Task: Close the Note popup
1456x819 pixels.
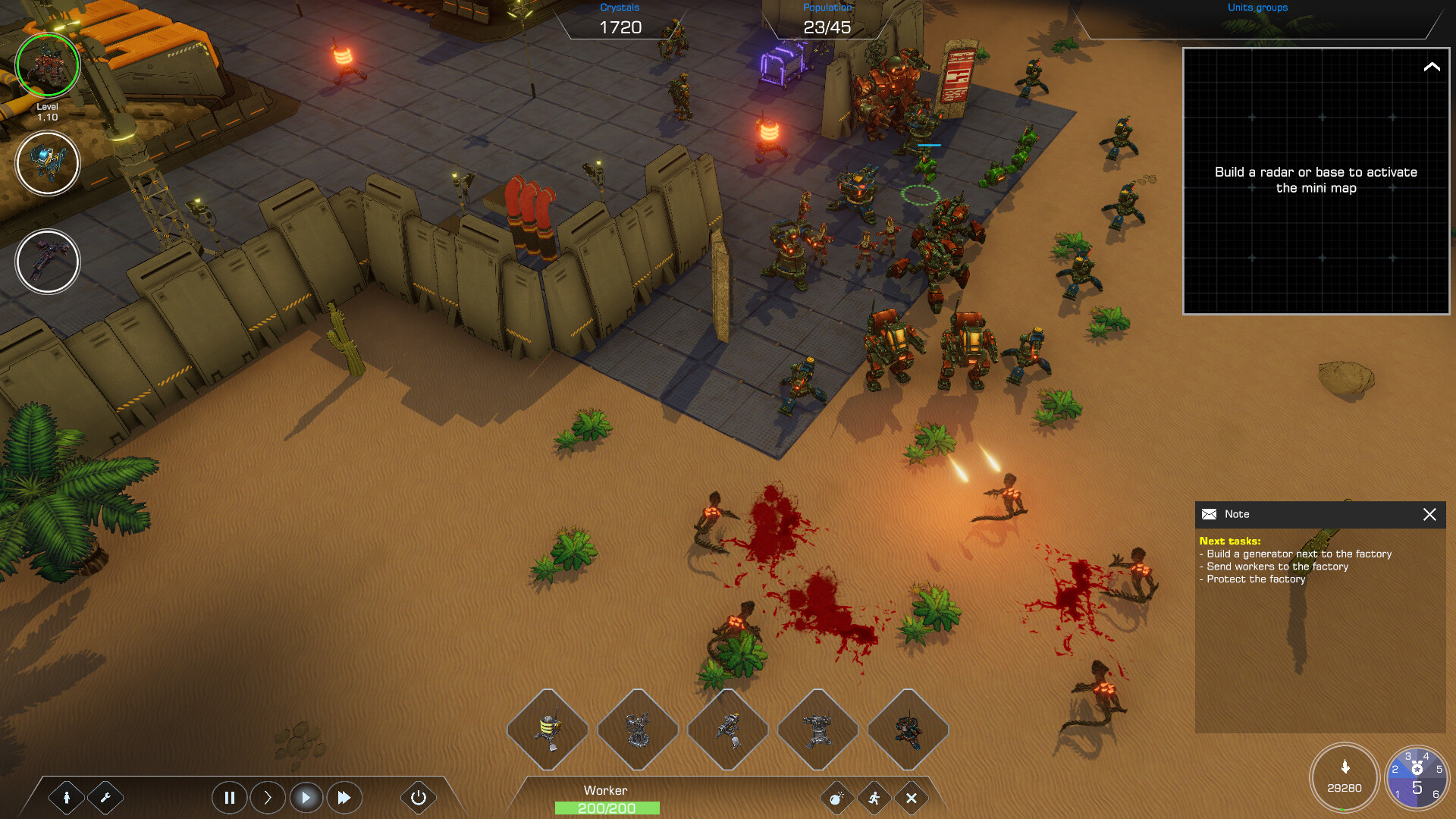Action: coord(1429,514)
